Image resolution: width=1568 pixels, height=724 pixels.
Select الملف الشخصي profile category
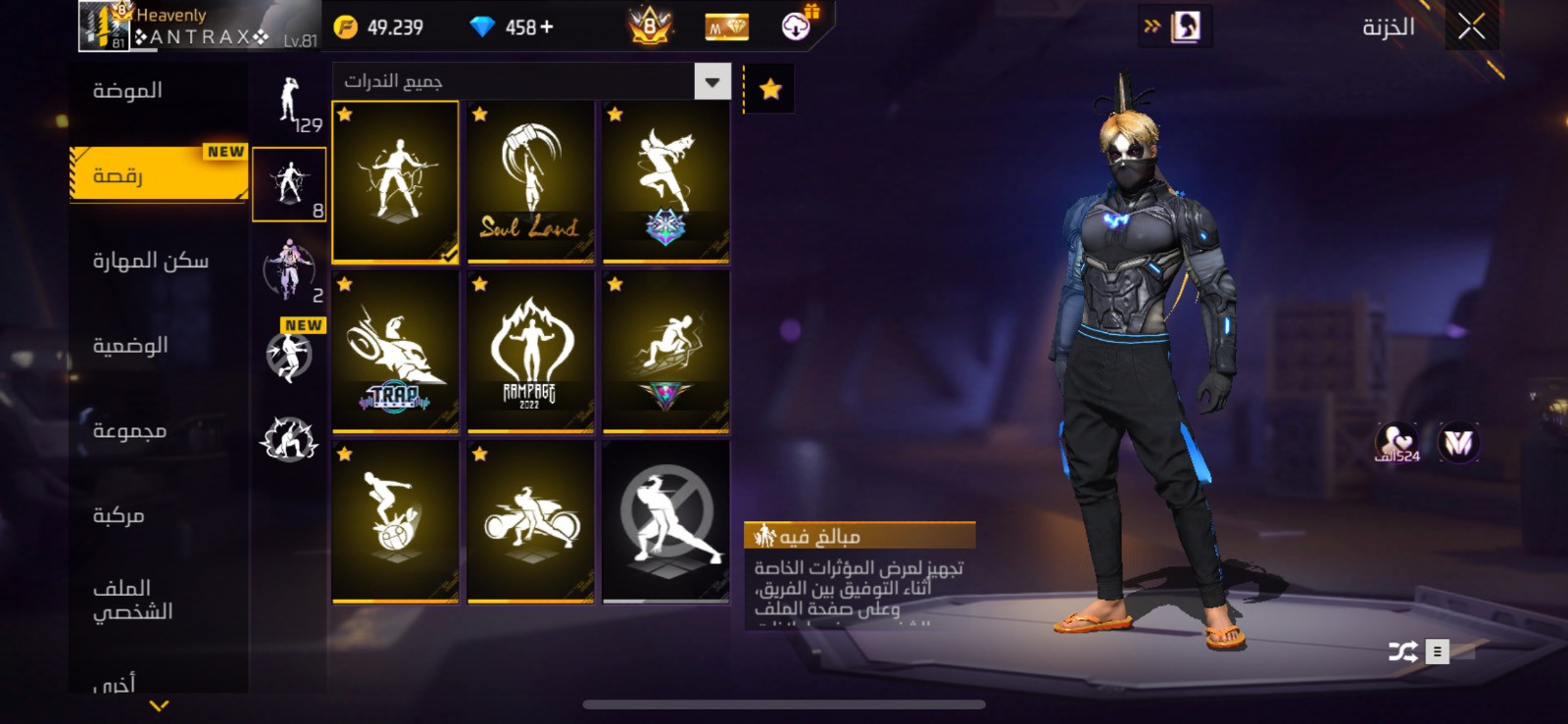click(132, 600)
